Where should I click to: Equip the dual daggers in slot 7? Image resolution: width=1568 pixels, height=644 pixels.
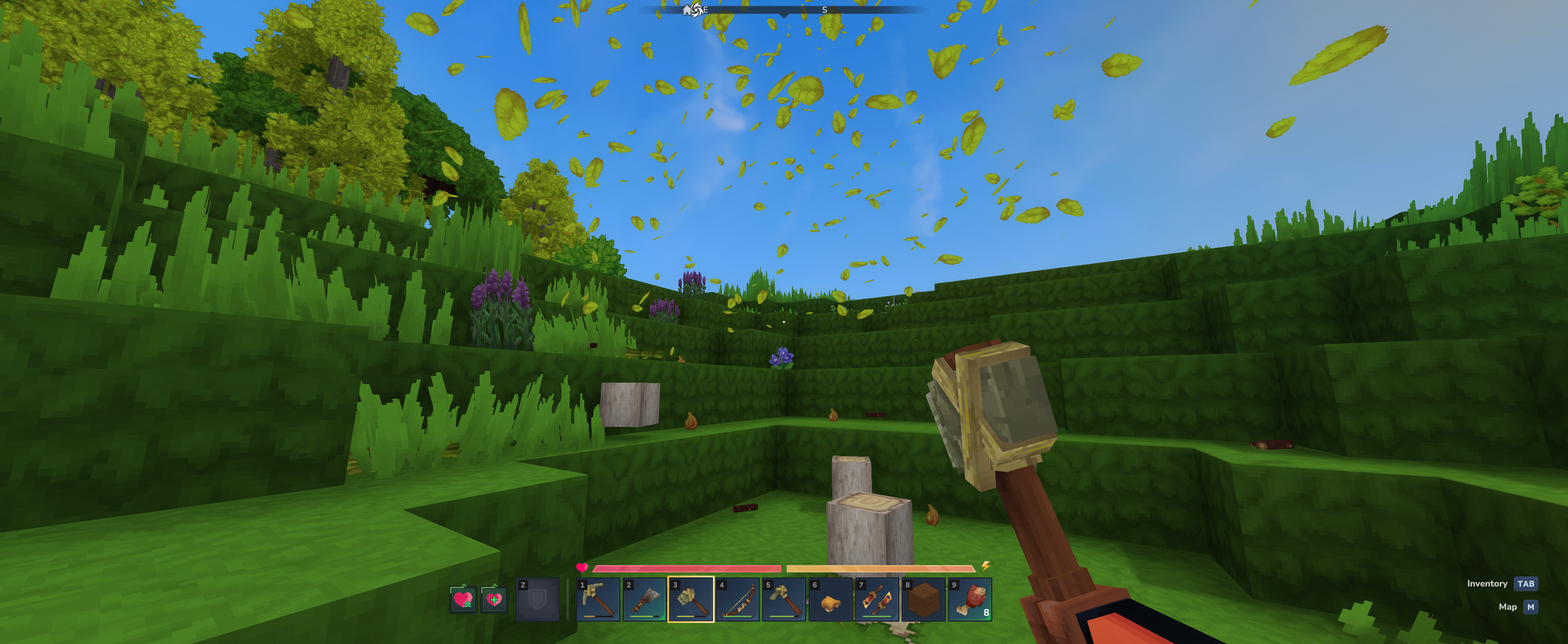(x=877, y=599)
